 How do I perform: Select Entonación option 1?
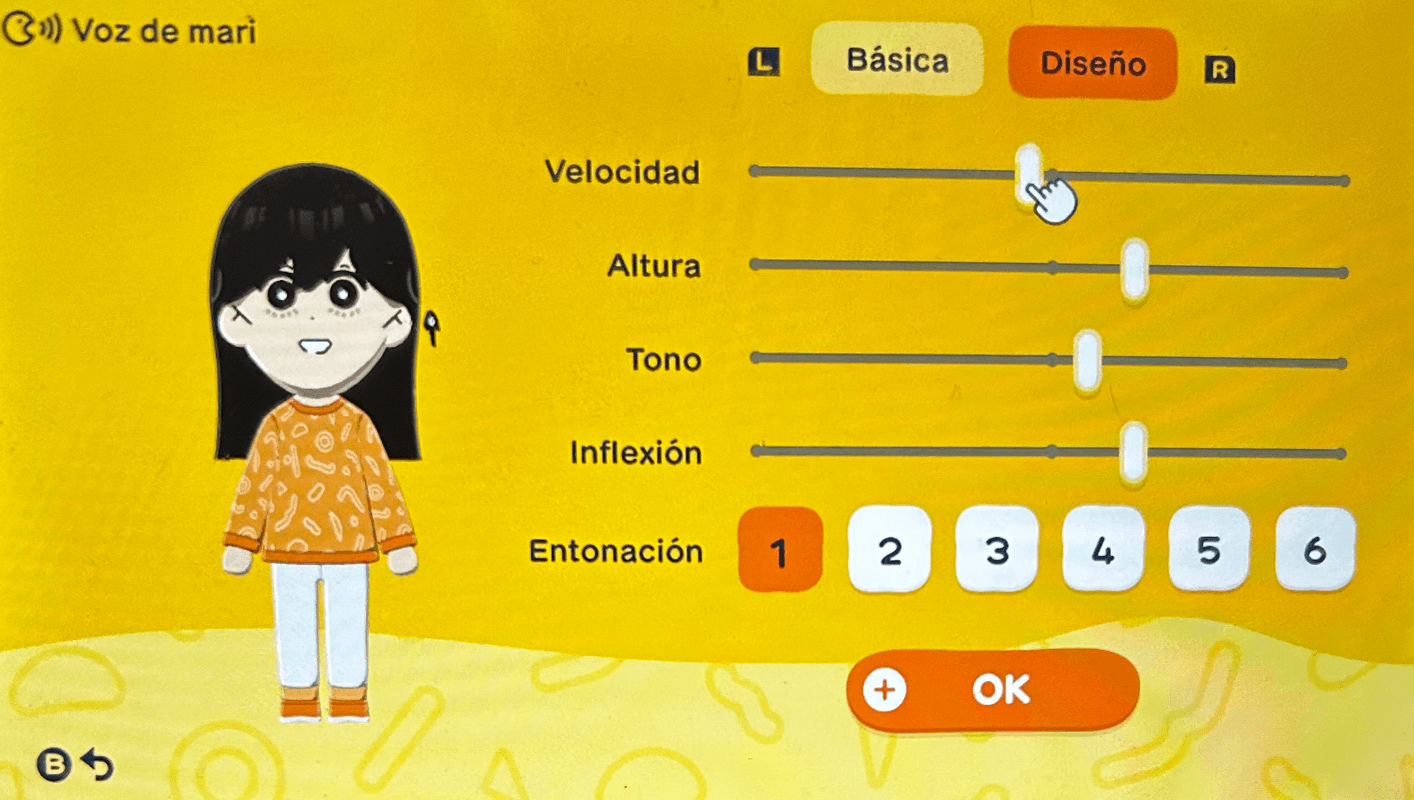pyautogui.click(x=780, y=550)
